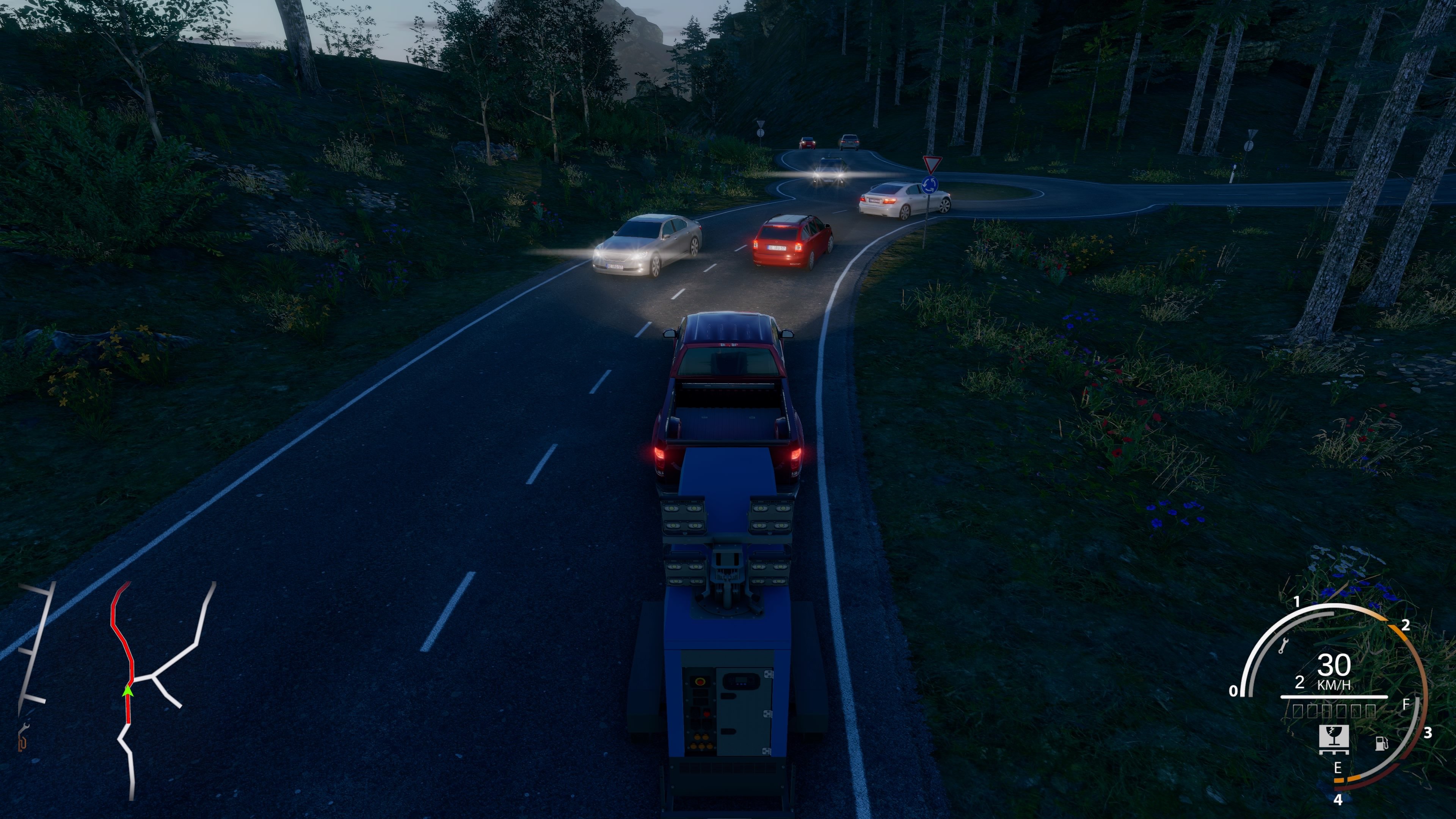This screenshot has width=1456, height=819.
Task: Click the gear indicator showing 2
Action: point(1300,682)
